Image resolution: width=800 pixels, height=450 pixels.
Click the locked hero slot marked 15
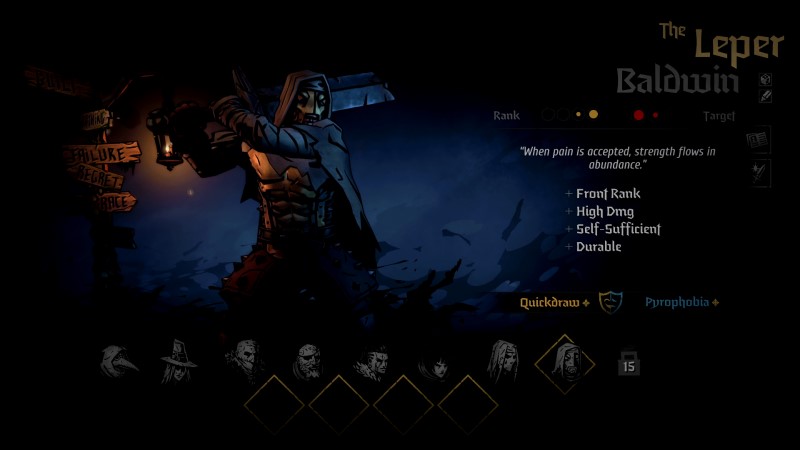(628, 363)
